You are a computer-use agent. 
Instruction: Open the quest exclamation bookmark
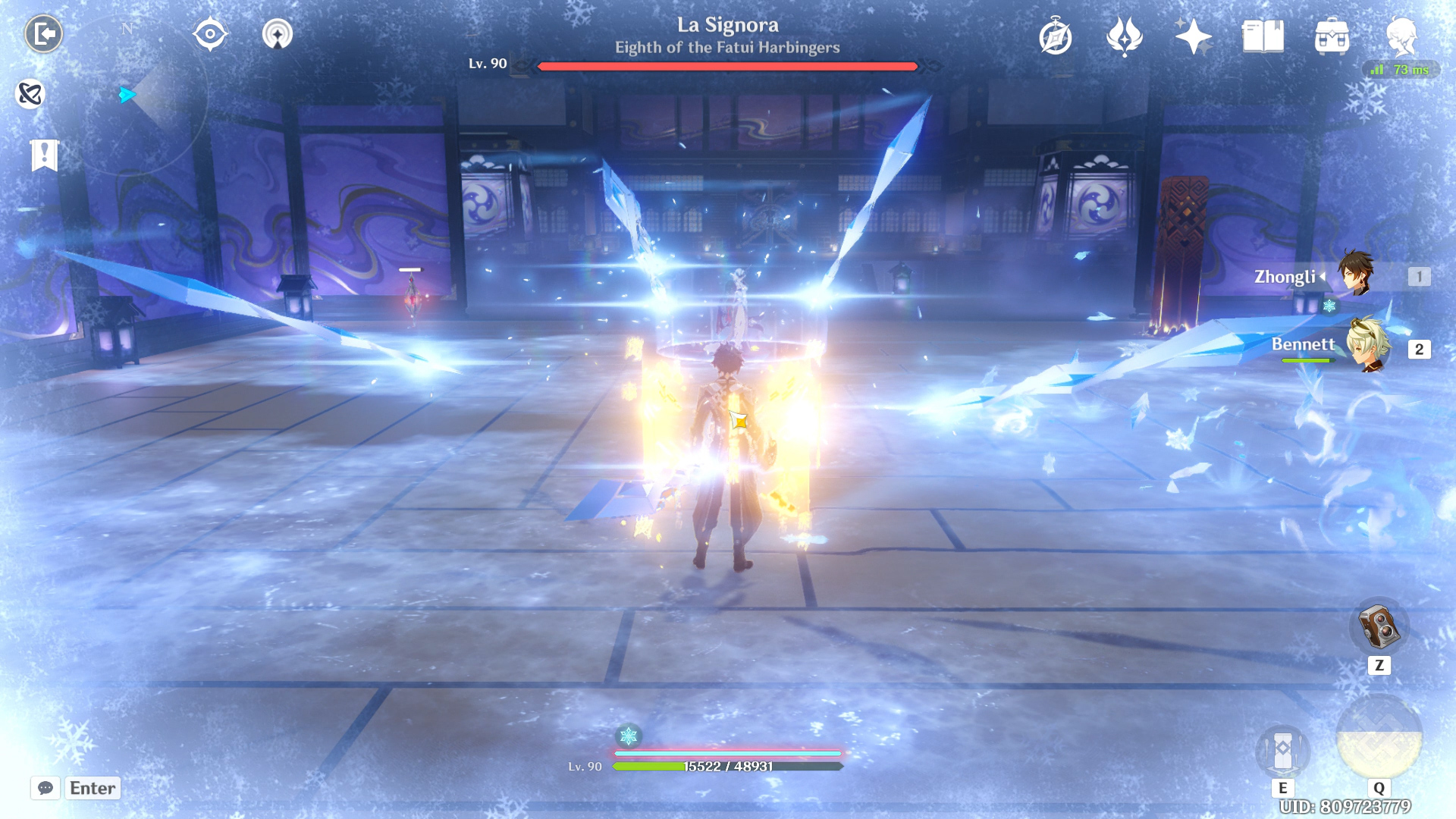(x=45, y=155)
